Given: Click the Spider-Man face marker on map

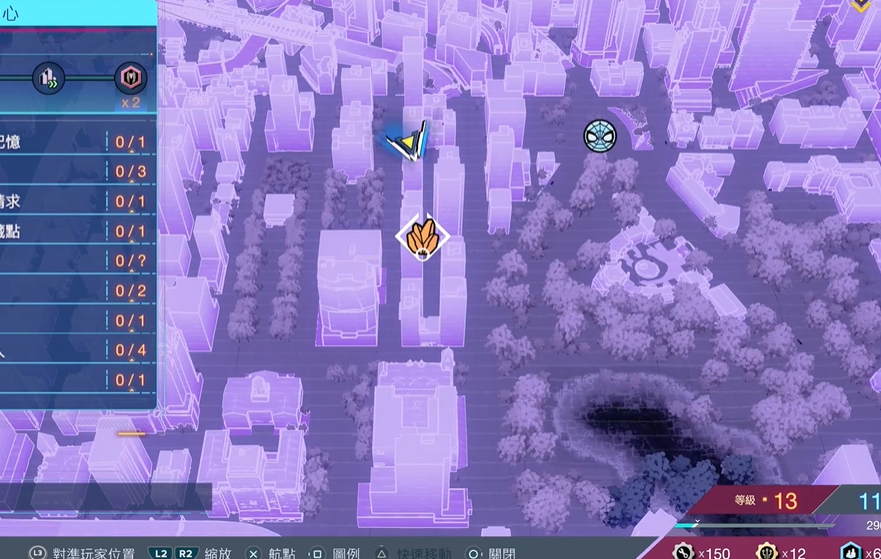Looking at the screenshot, I should [600, 136].
